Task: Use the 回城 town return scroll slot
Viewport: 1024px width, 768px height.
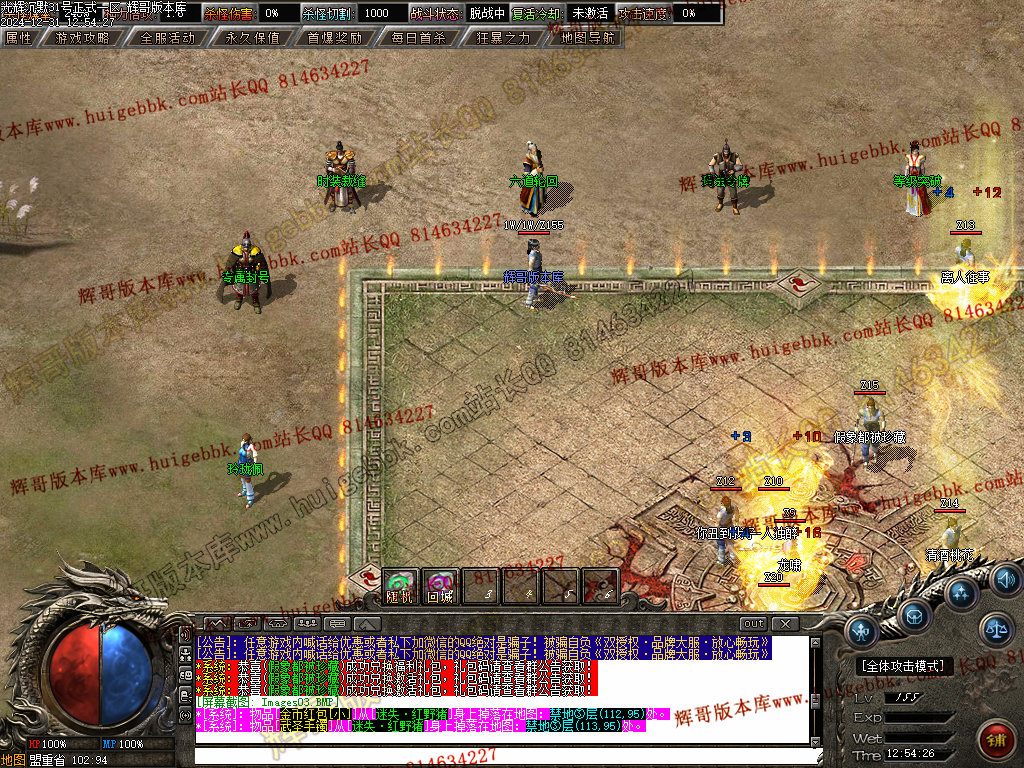Action: point(440,586)
